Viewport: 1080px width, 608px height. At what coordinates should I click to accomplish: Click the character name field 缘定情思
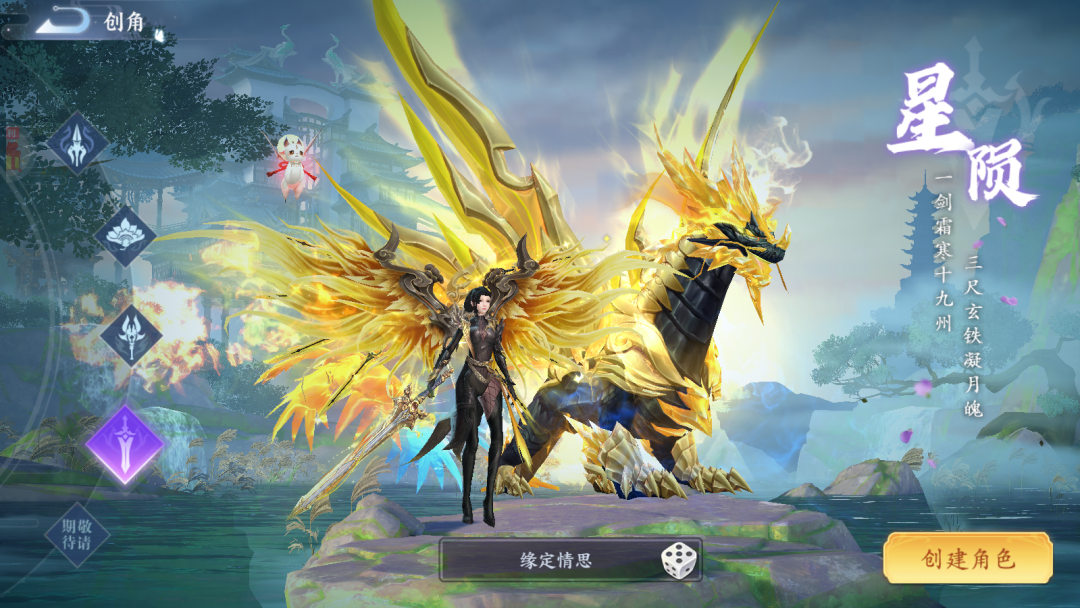point(556,560)
